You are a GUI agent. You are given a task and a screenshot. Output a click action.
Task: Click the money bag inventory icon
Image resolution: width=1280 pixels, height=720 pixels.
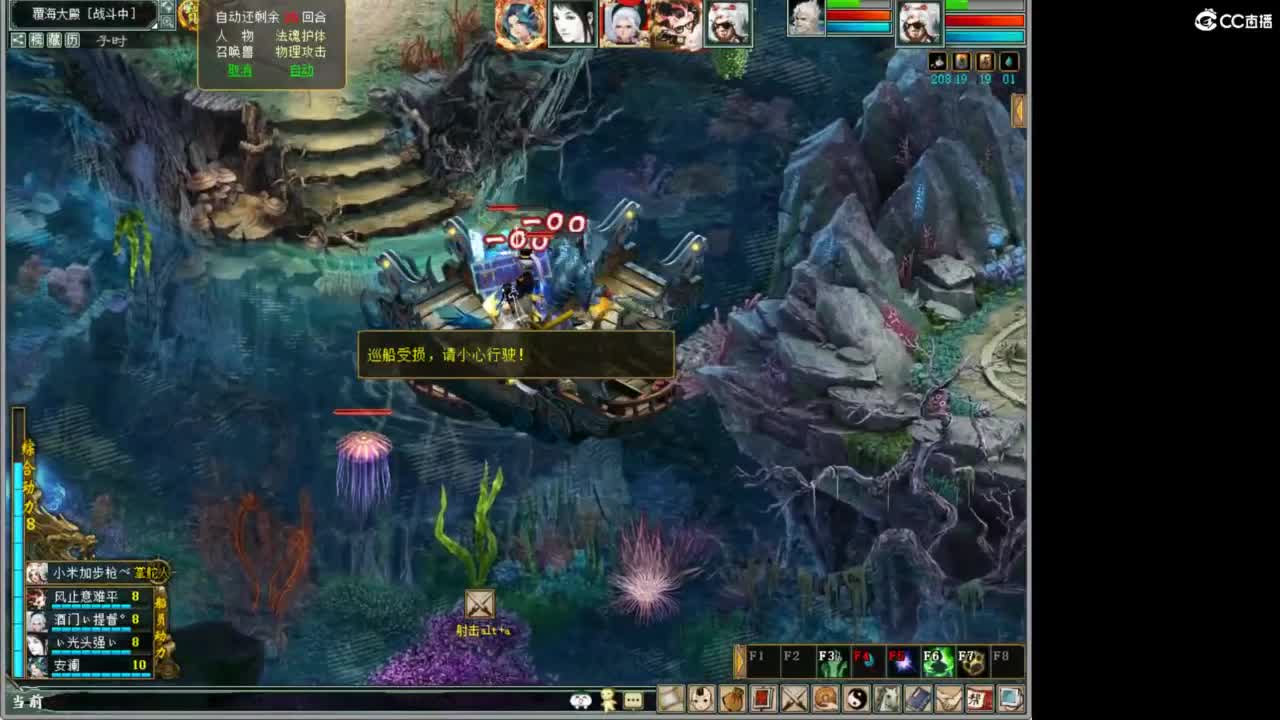pos(734,700)
